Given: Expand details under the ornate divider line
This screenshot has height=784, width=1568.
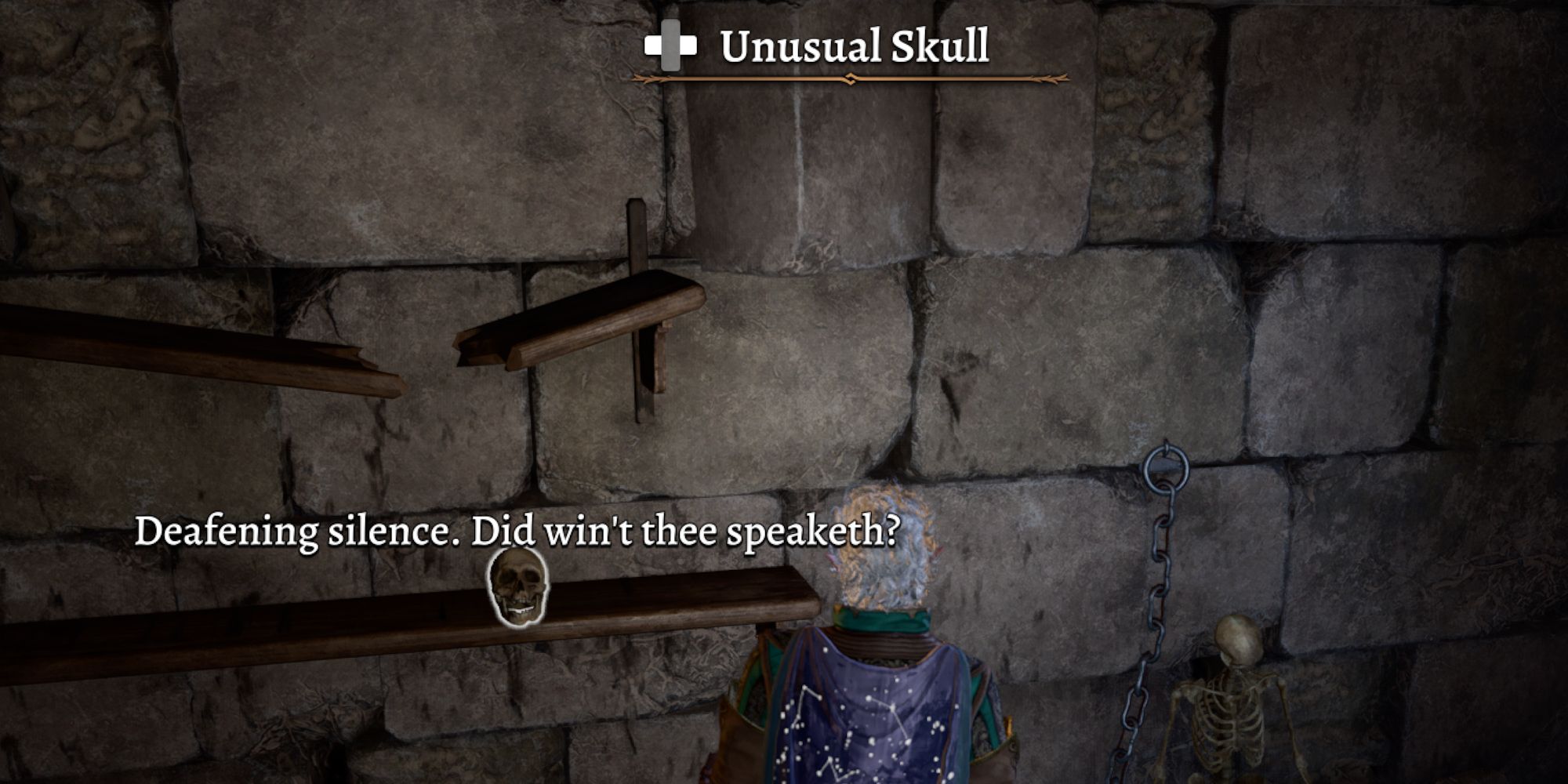Looking at the screenshot, I should click(x=851, y=78).
